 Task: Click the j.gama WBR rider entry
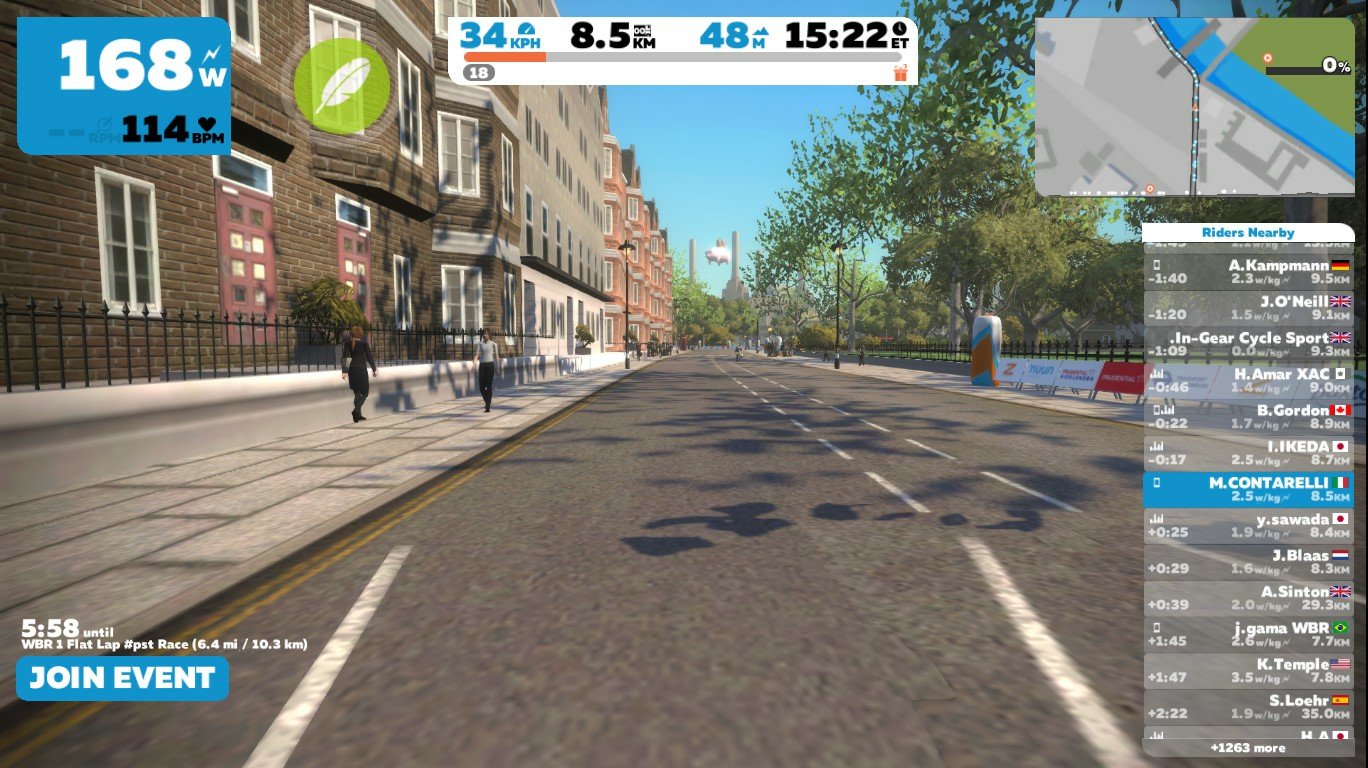[x=1248, y=635]
